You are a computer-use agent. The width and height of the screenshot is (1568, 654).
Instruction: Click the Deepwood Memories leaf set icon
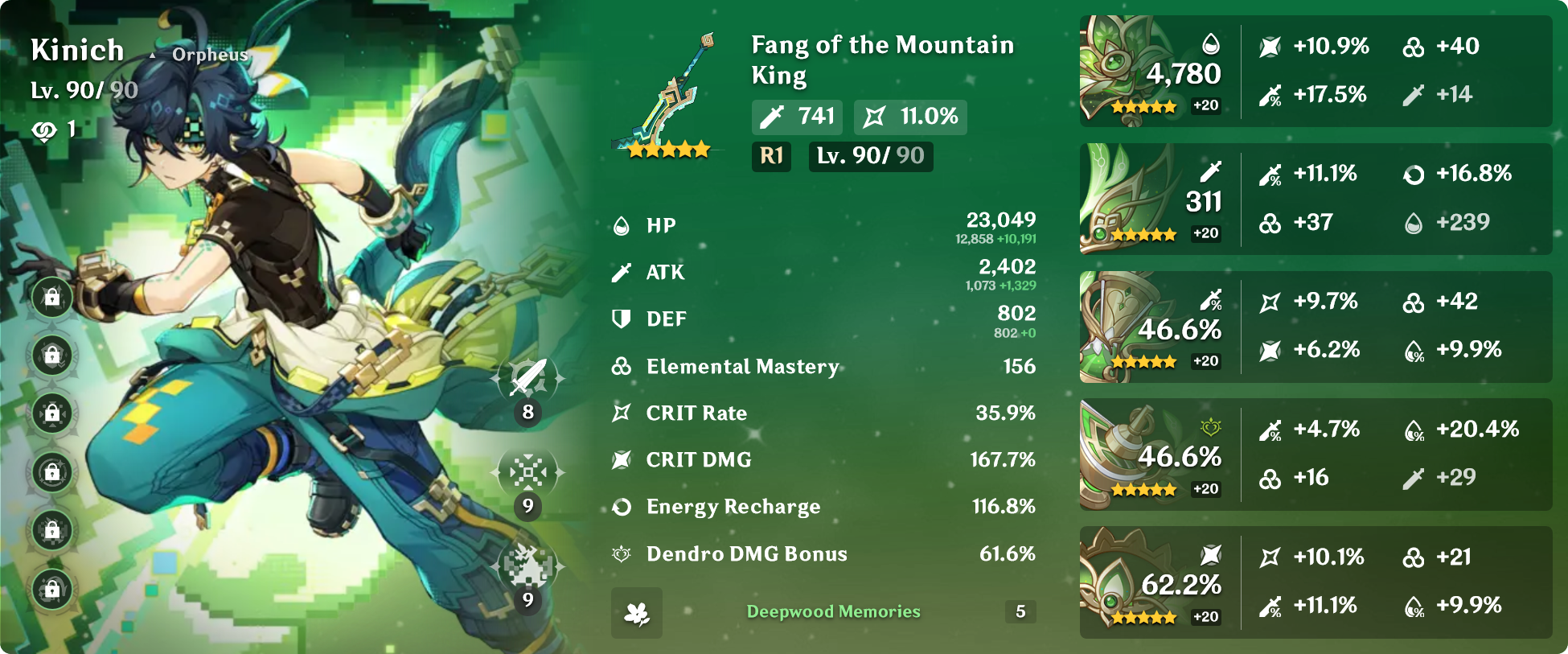636,613
